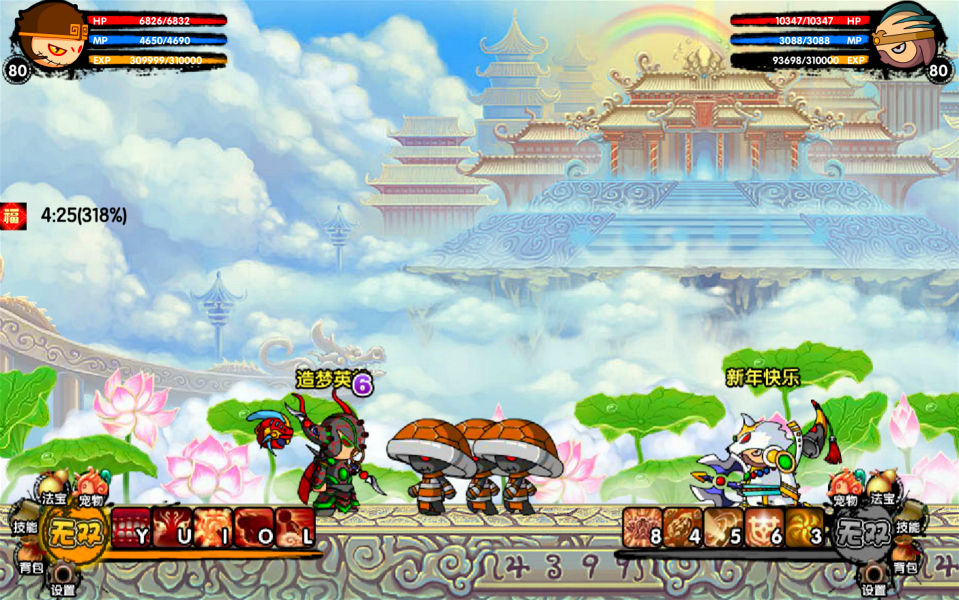The height and width of the screenshot is (600, 959).
Task: Click the red 福 buff icon
Action: (x=14, y=214)
